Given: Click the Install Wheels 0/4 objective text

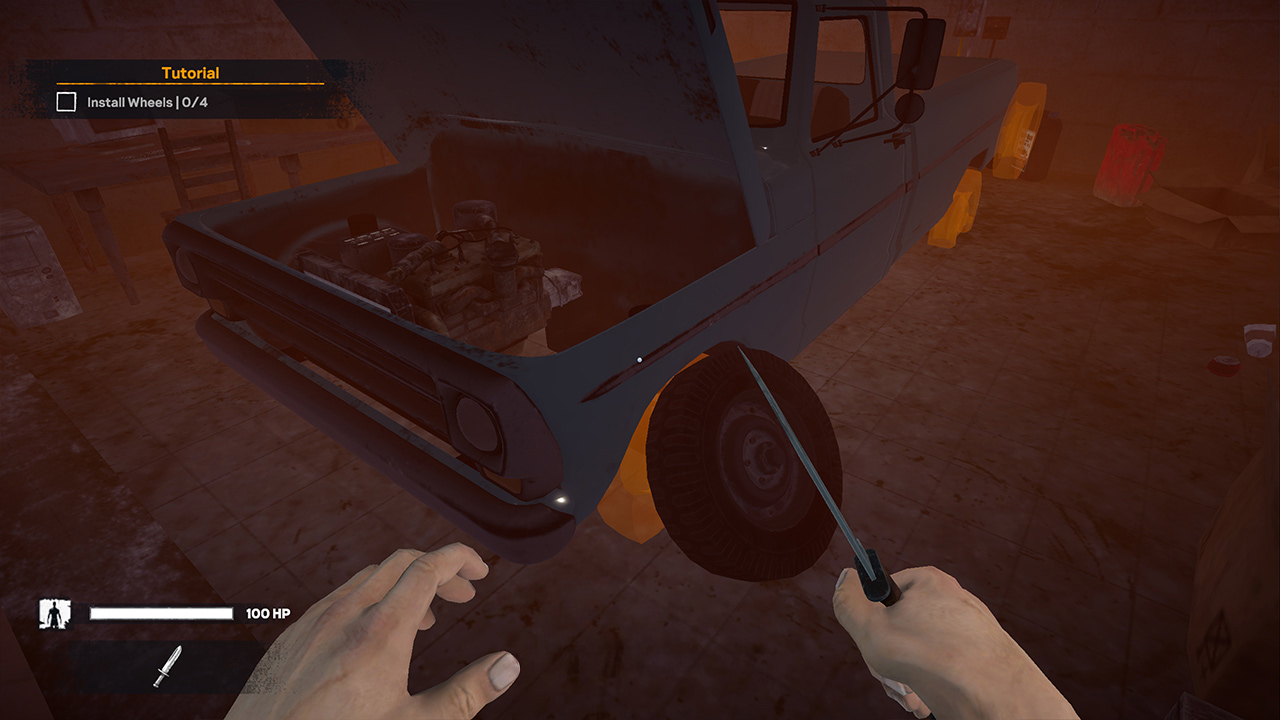Looking at the screenshot, I should pos(140,101).
